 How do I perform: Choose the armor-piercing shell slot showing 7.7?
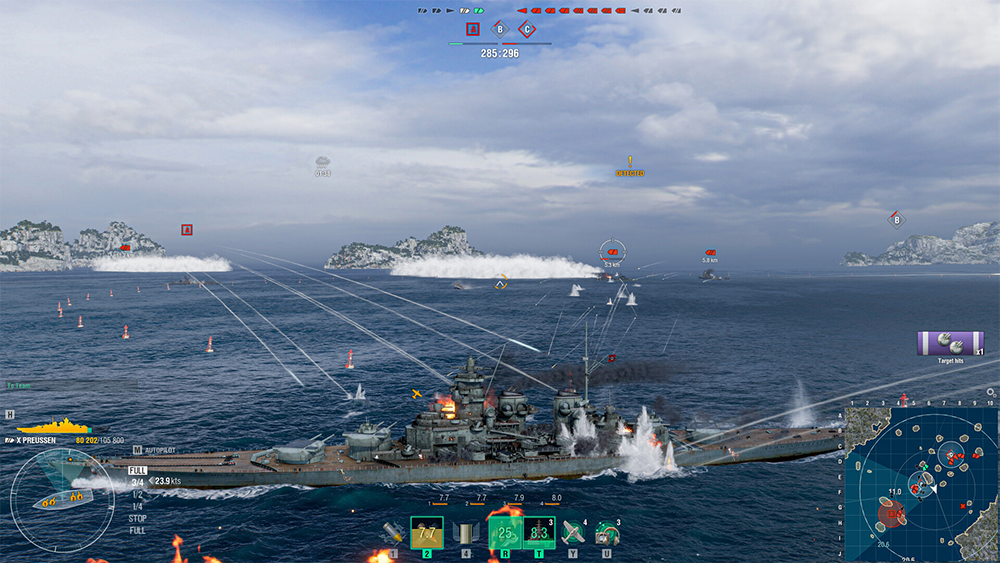coord(427,532)
